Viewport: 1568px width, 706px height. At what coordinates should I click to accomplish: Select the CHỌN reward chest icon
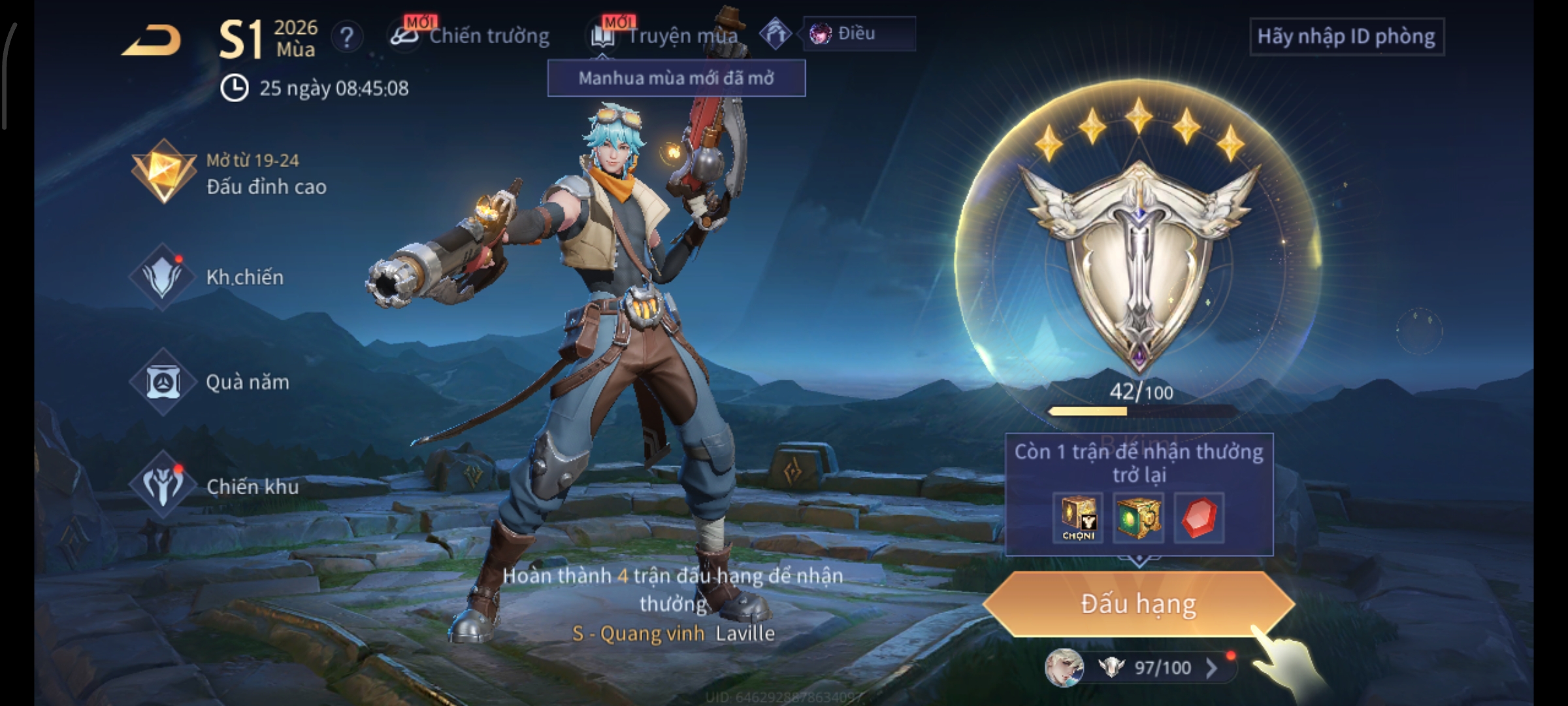pyautogui.click(x=1078, y=518)
